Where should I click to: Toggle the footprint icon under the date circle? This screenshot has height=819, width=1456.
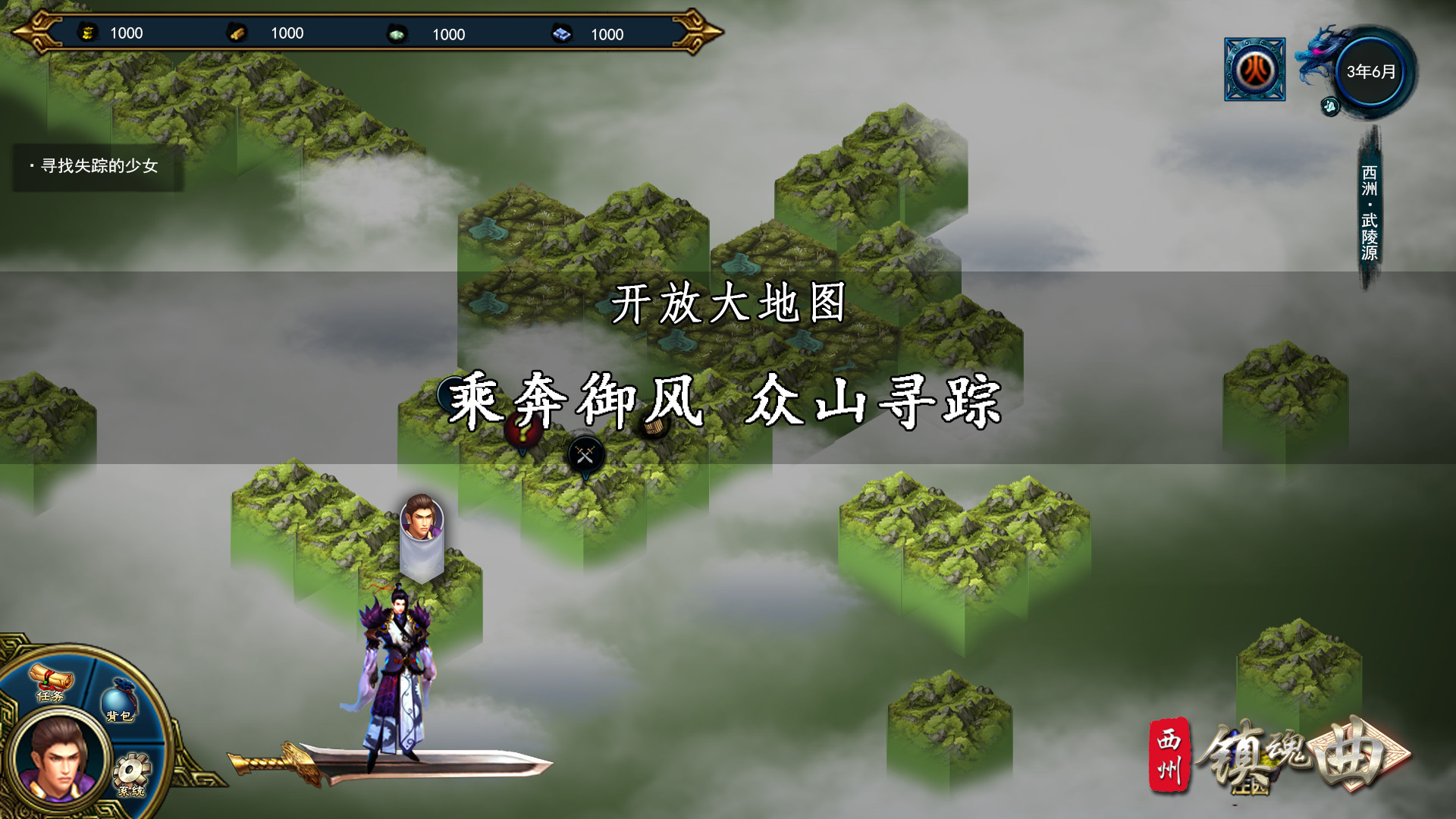point(1330,107)
